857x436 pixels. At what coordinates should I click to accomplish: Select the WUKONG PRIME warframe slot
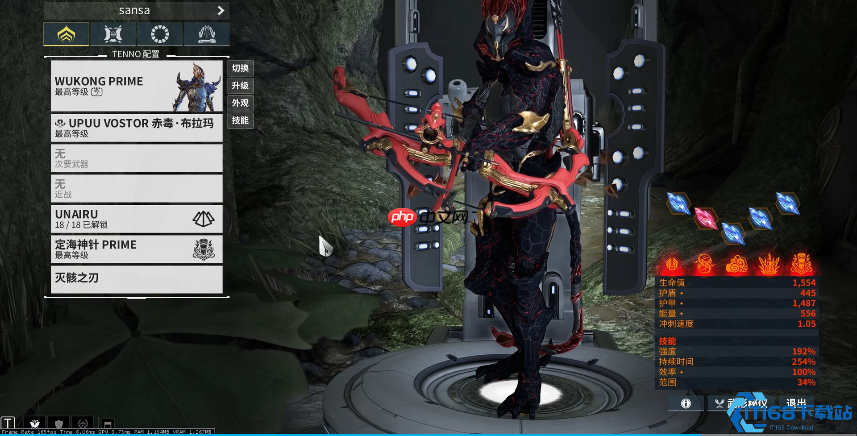(x=135, y=85)
